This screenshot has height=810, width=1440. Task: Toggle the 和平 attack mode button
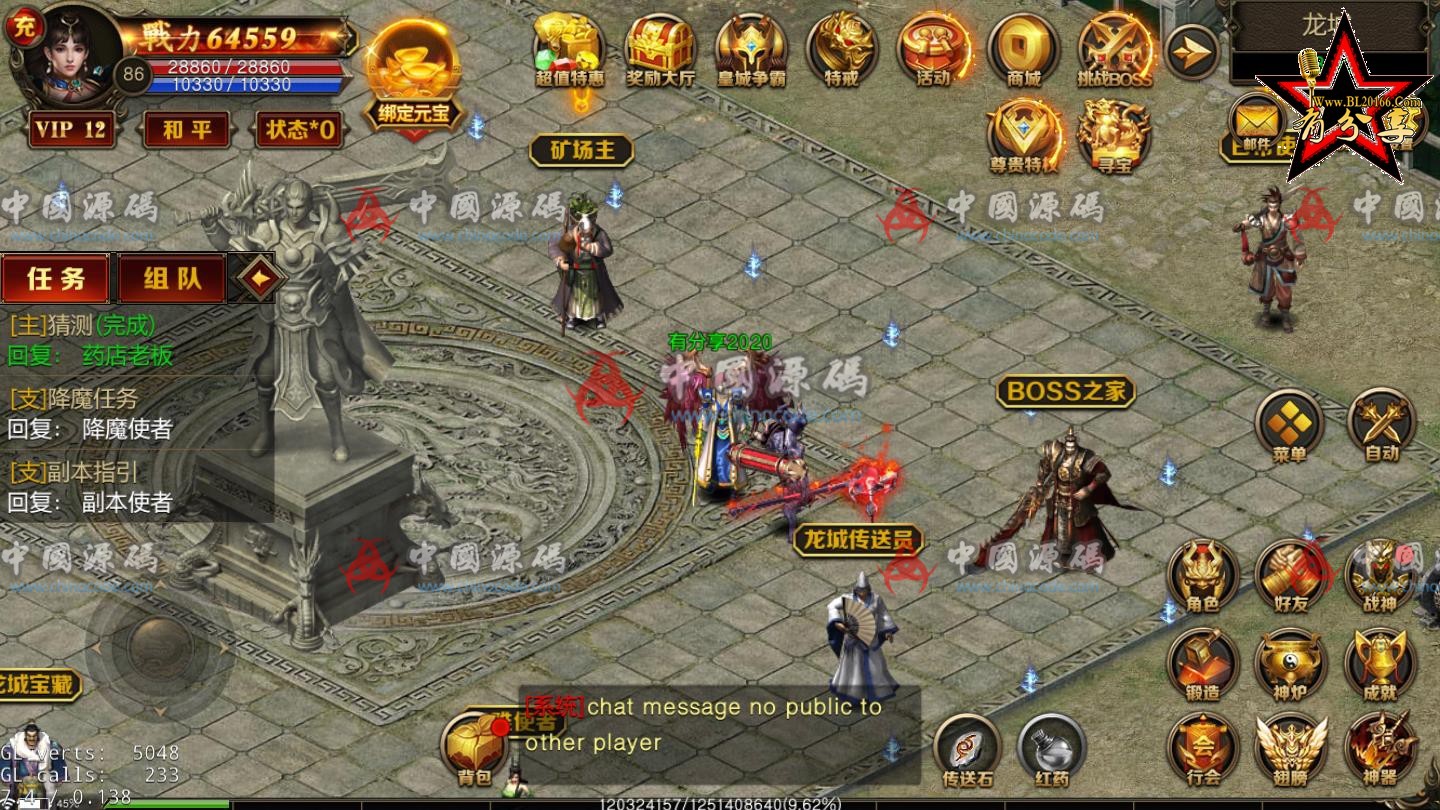tap(186, 129)
